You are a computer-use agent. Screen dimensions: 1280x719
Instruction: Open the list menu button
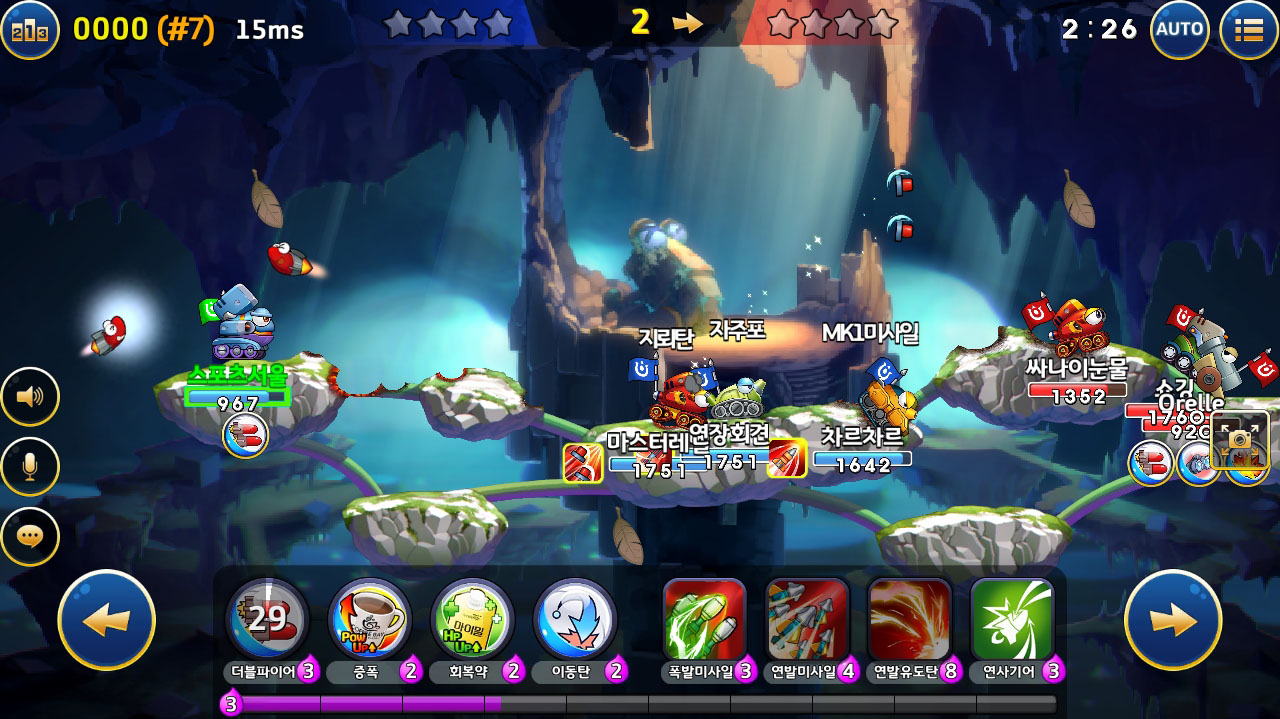(x=1249, y=29)
